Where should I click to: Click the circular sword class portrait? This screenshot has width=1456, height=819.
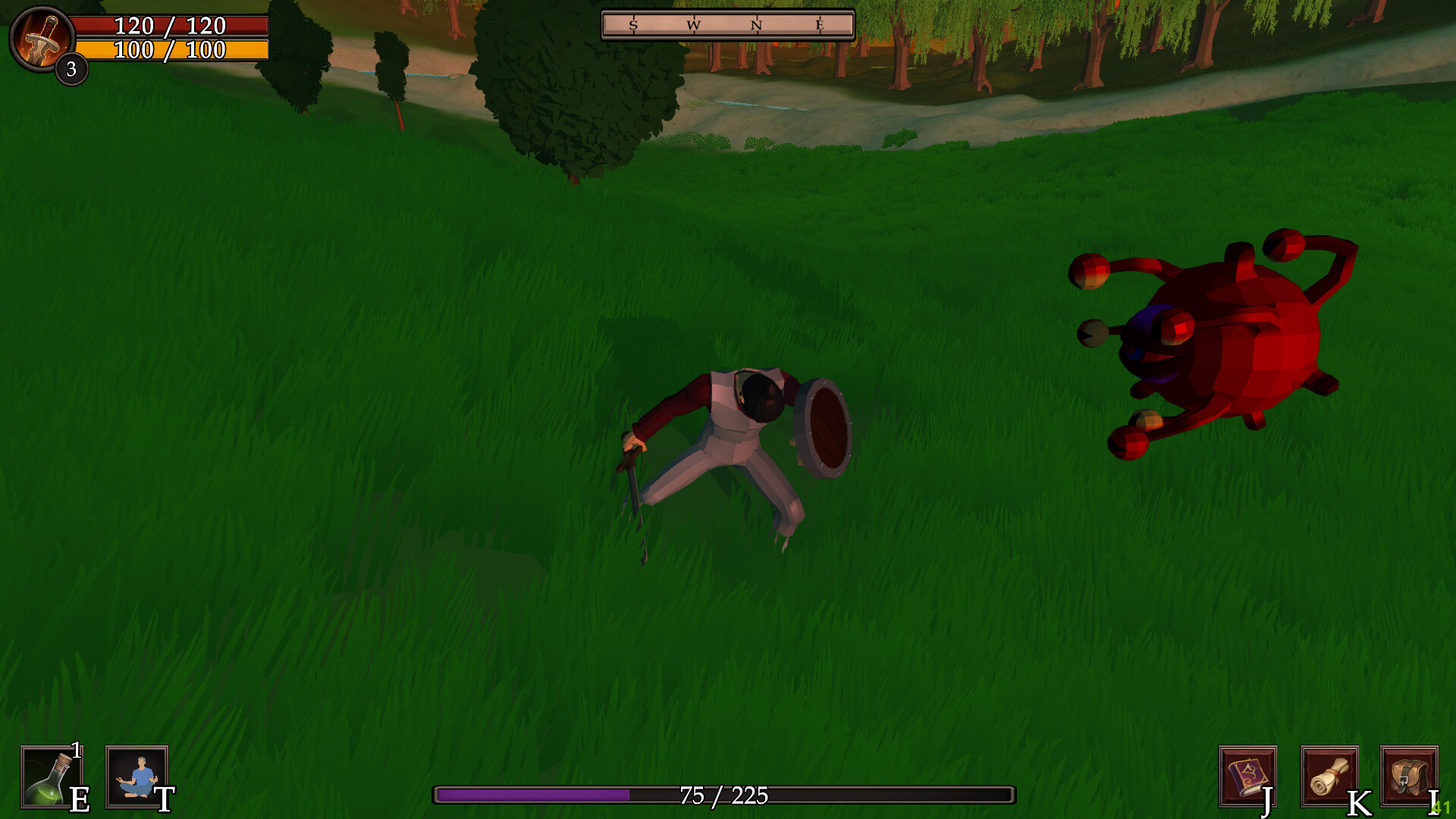click(43, 41)
